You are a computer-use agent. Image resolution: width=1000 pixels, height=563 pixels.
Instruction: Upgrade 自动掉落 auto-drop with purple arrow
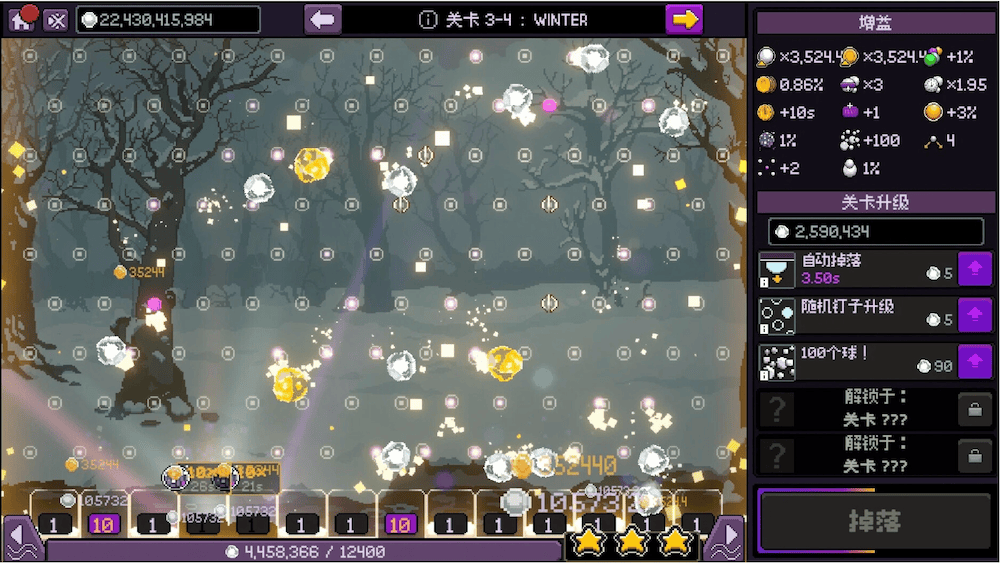tap(974, 269)
